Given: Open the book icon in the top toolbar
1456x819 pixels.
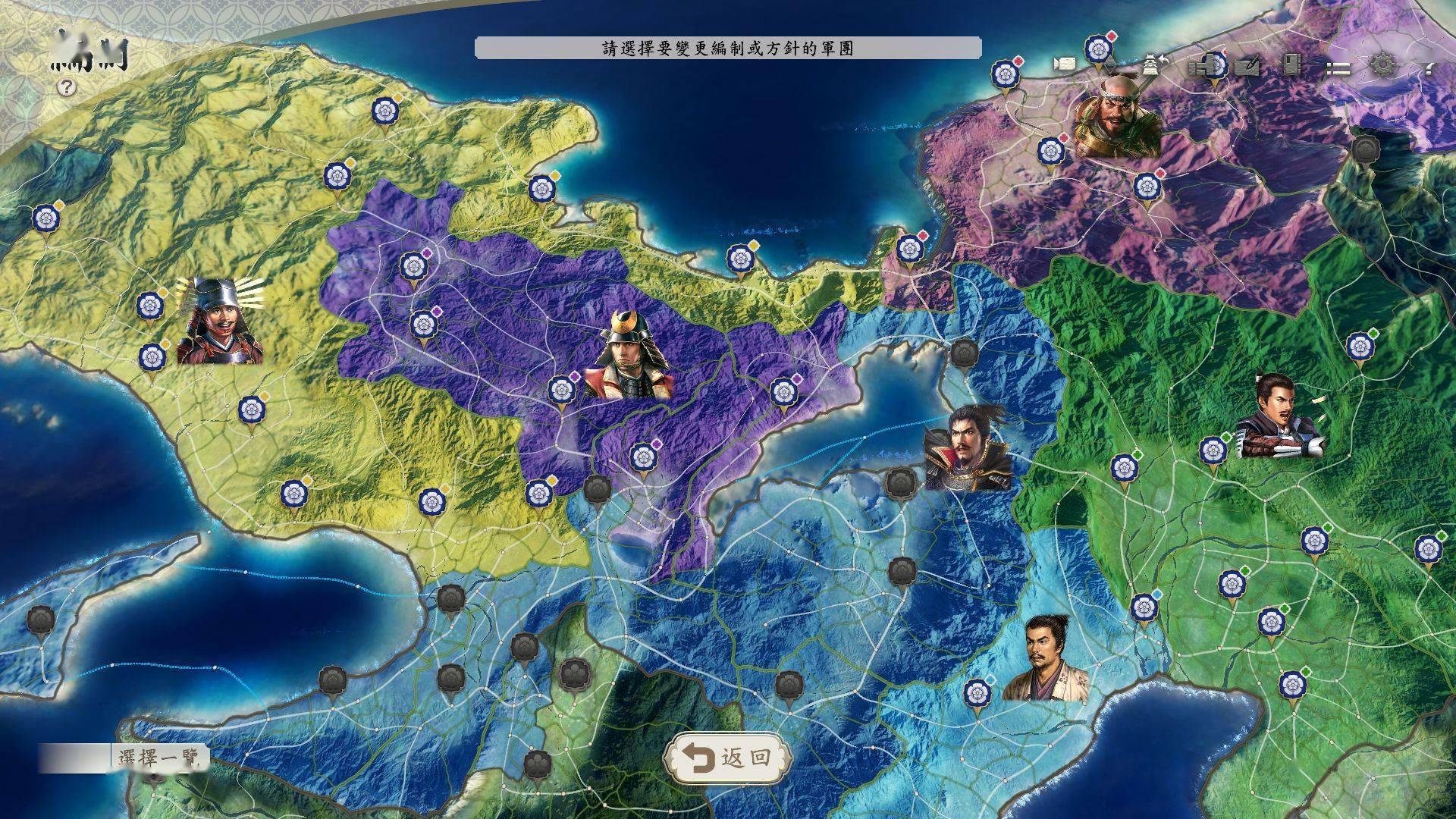Looking at the screenshot, I should coord(1291,65).
